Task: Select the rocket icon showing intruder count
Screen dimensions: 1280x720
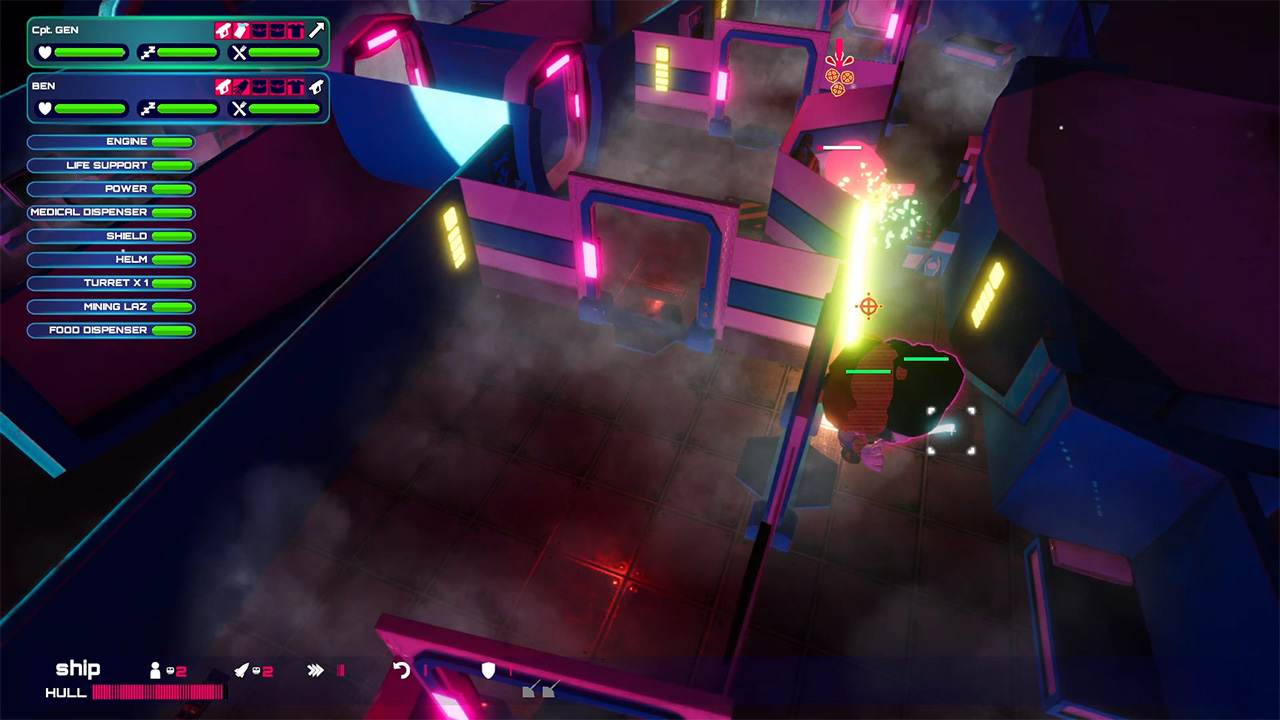Action: [x=242, y=670]
